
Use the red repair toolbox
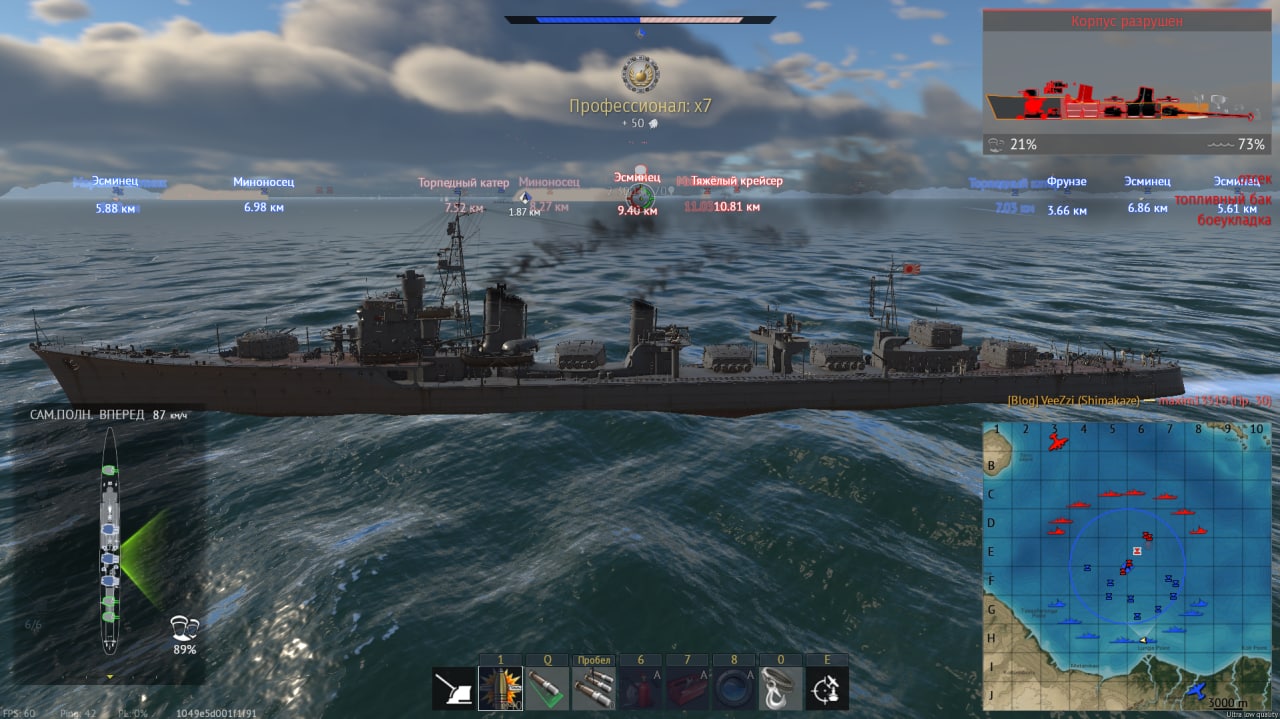tap(687, 689)
